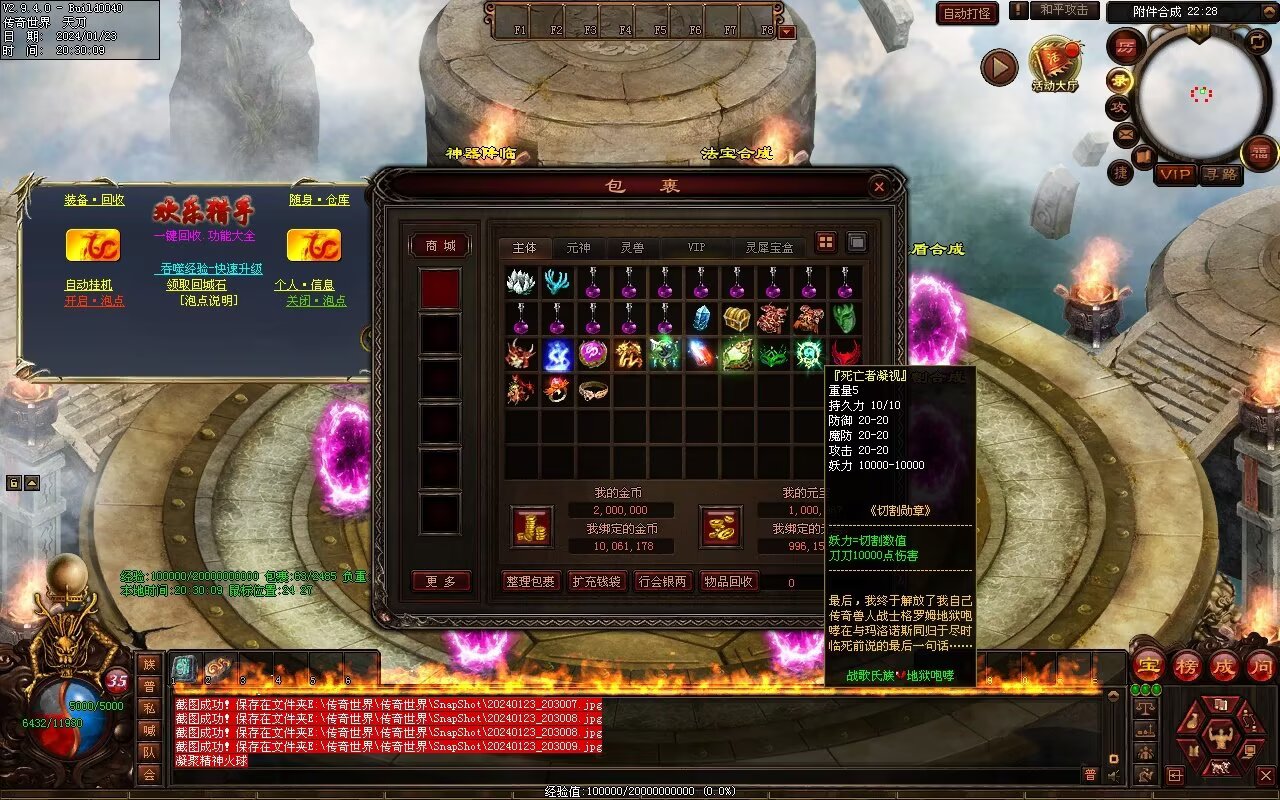Choose the 扩充钱袋 expand purse button
This screenshot has width=1280, height=800.
click(596, 582)
